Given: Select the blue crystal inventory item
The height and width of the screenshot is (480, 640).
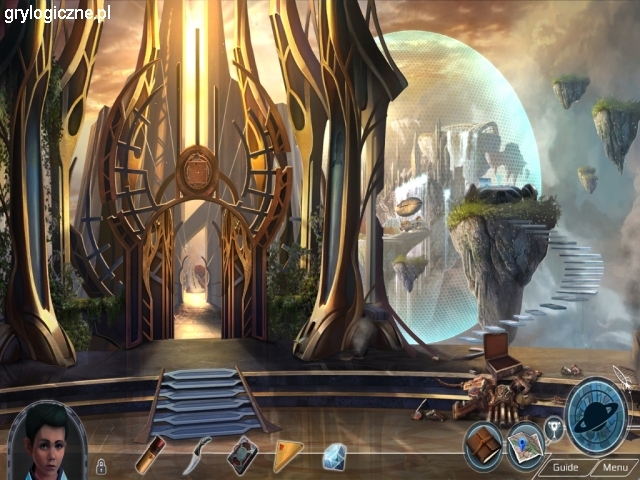Looking at the screenshot, I should (x=334, y=456).
